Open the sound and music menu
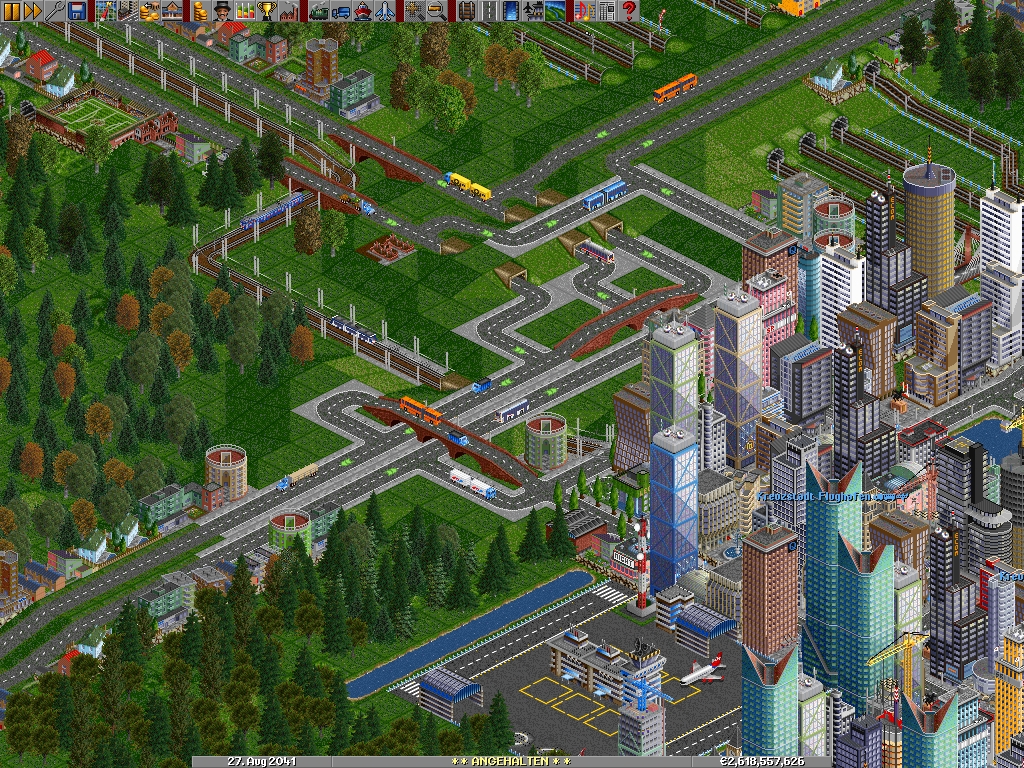The image size is (1024, 768). 584,11
